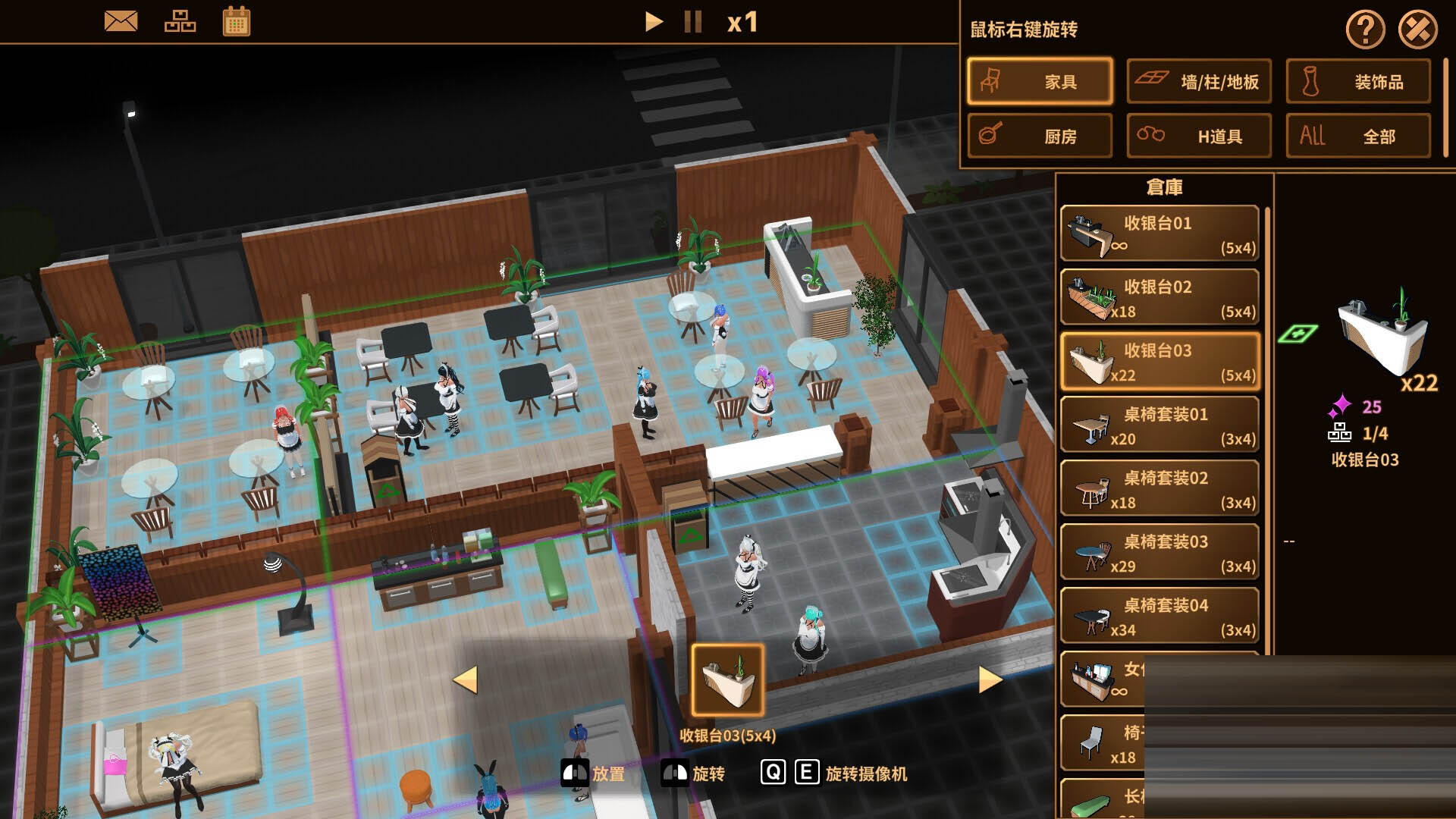The image size is (1456, 819).
Task: Select 桌椅套装04 in the warehouse list
Action: [x=1159, y=616]
